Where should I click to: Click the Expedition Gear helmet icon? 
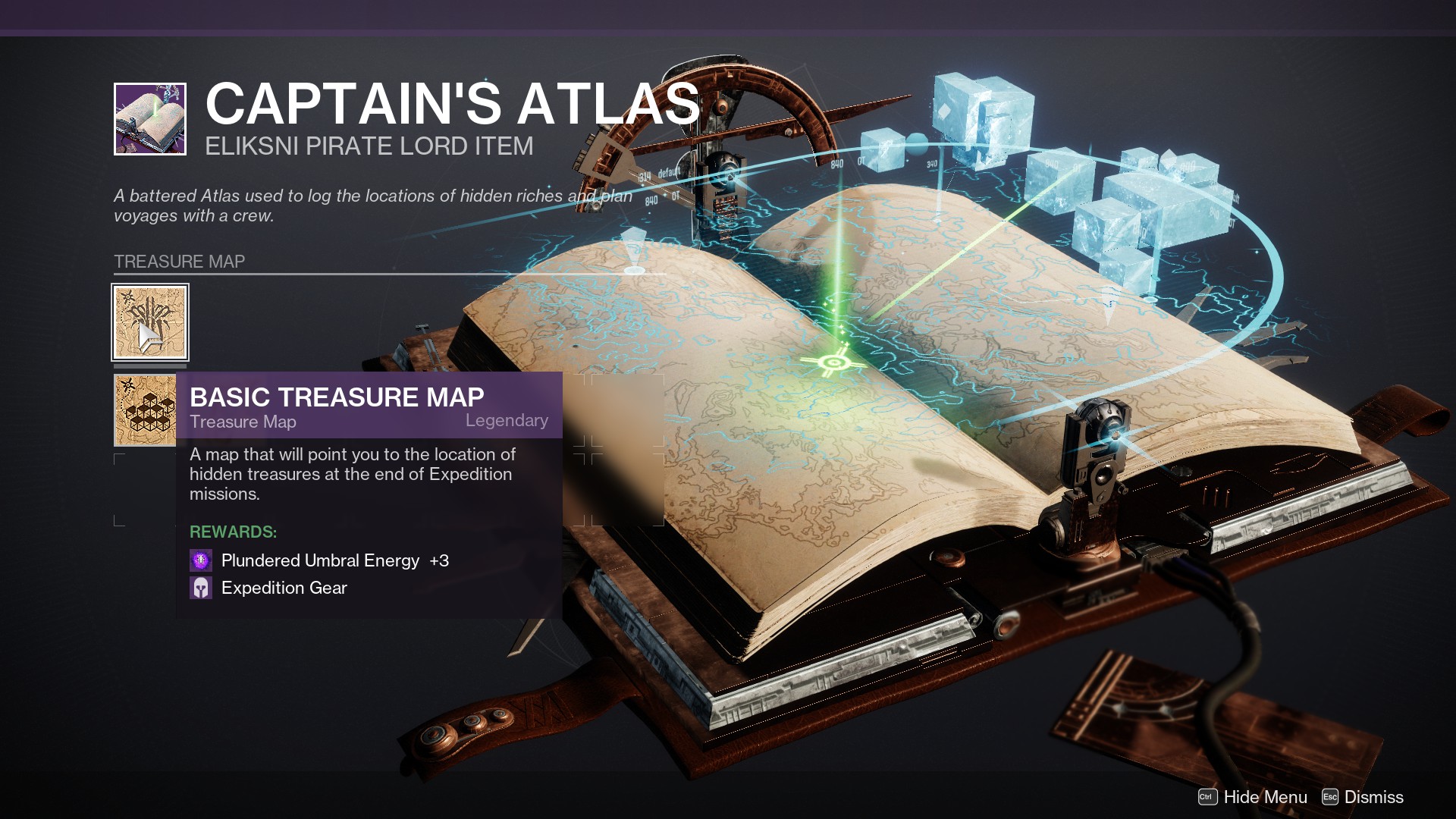[x=200, y=588]
